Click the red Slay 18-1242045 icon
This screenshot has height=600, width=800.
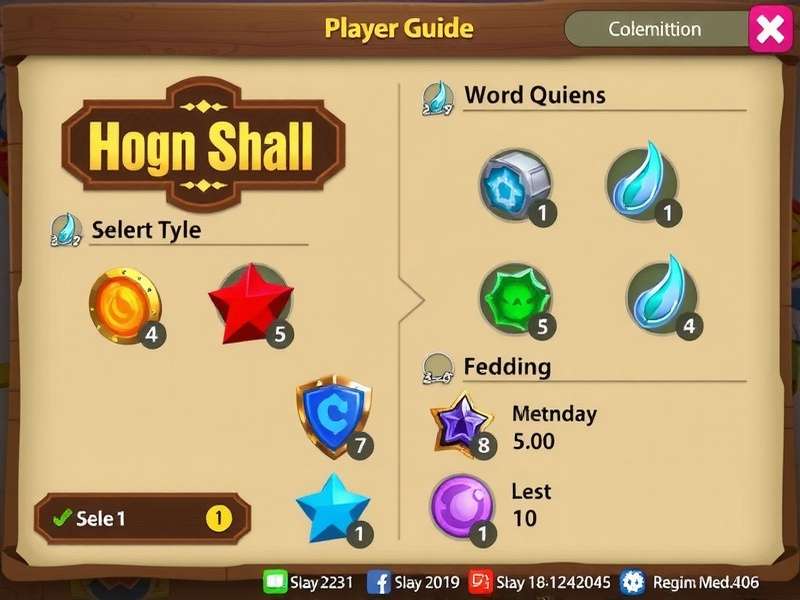[x=481, y=582]
